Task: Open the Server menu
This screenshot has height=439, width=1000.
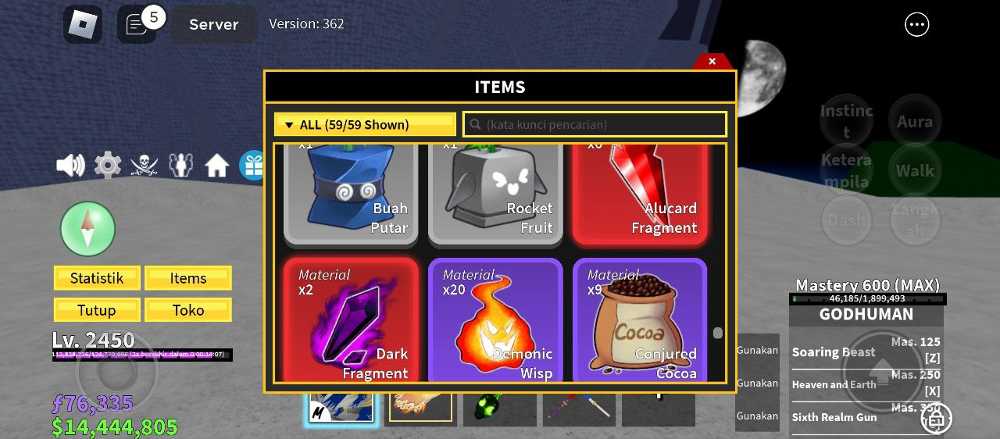Action: pyautogui.click(x=213, y=24)
